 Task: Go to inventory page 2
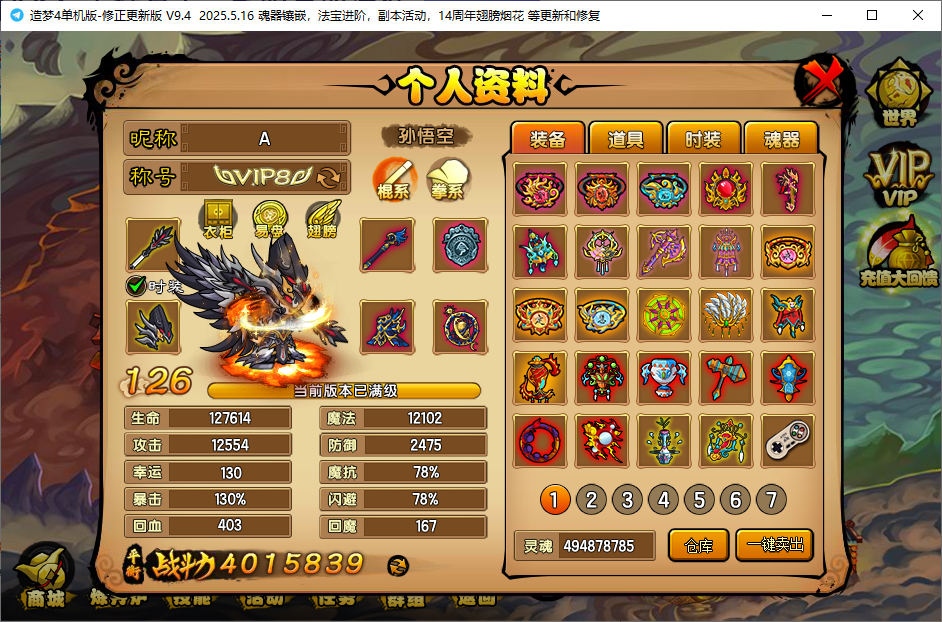[591, 499]
